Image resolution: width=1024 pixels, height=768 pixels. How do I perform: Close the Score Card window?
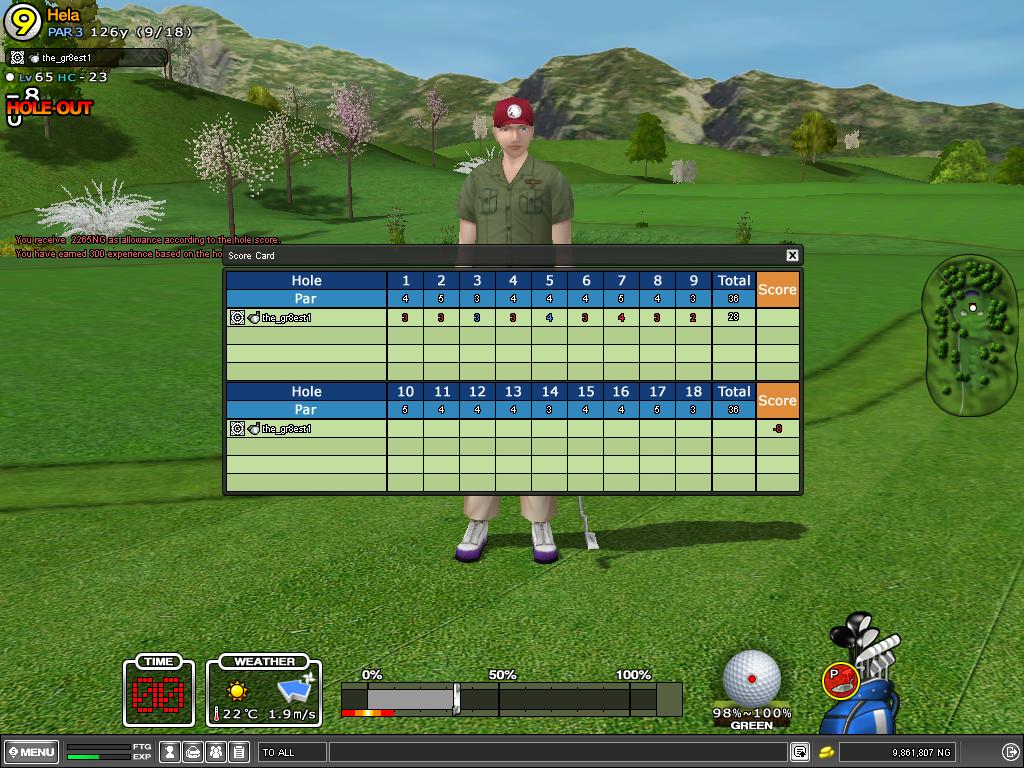coord(792,255)
